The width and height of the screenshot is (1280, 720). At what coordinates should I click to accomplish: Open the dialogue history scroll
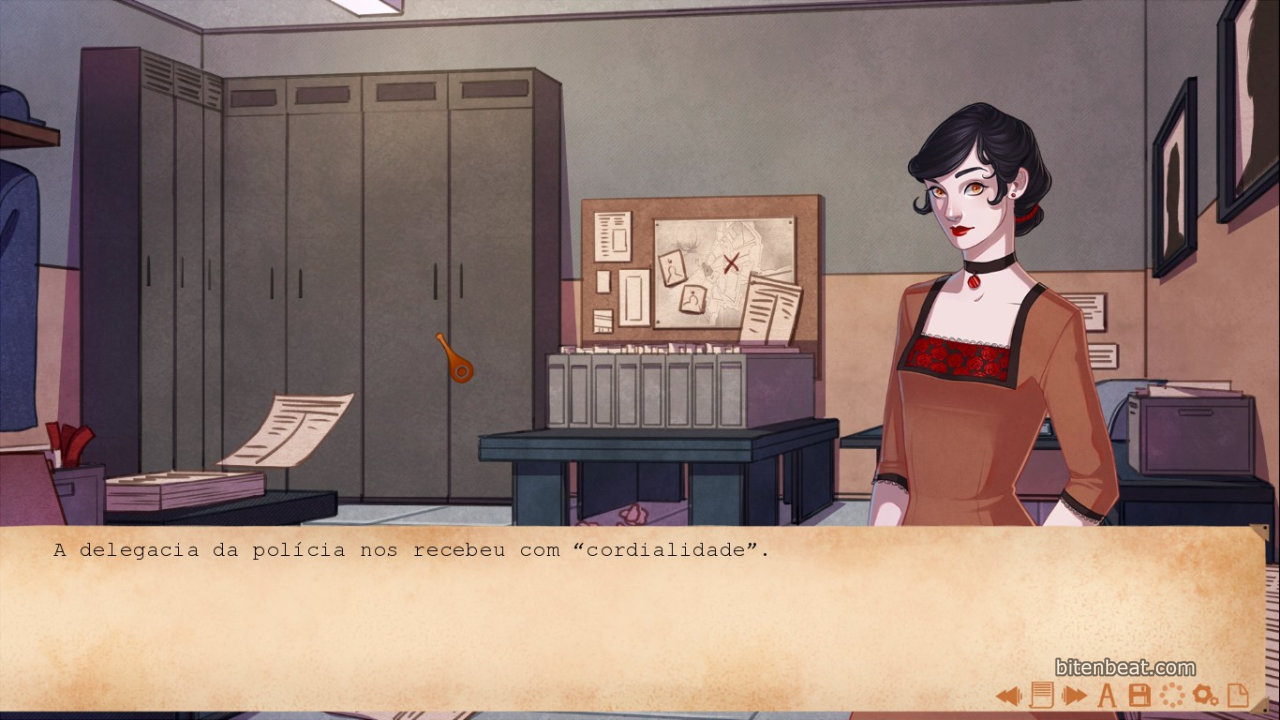click(x=1041, y=695)
